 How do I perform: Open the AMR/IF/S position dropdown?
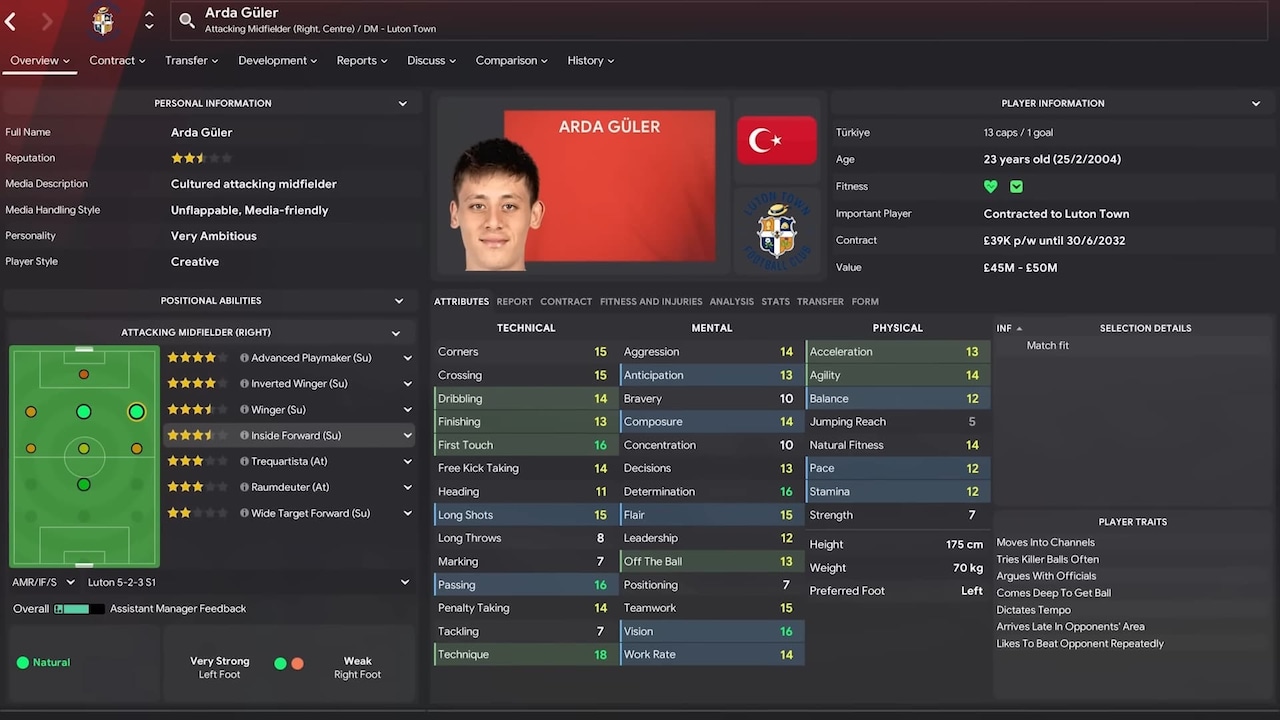click(44, 582)
